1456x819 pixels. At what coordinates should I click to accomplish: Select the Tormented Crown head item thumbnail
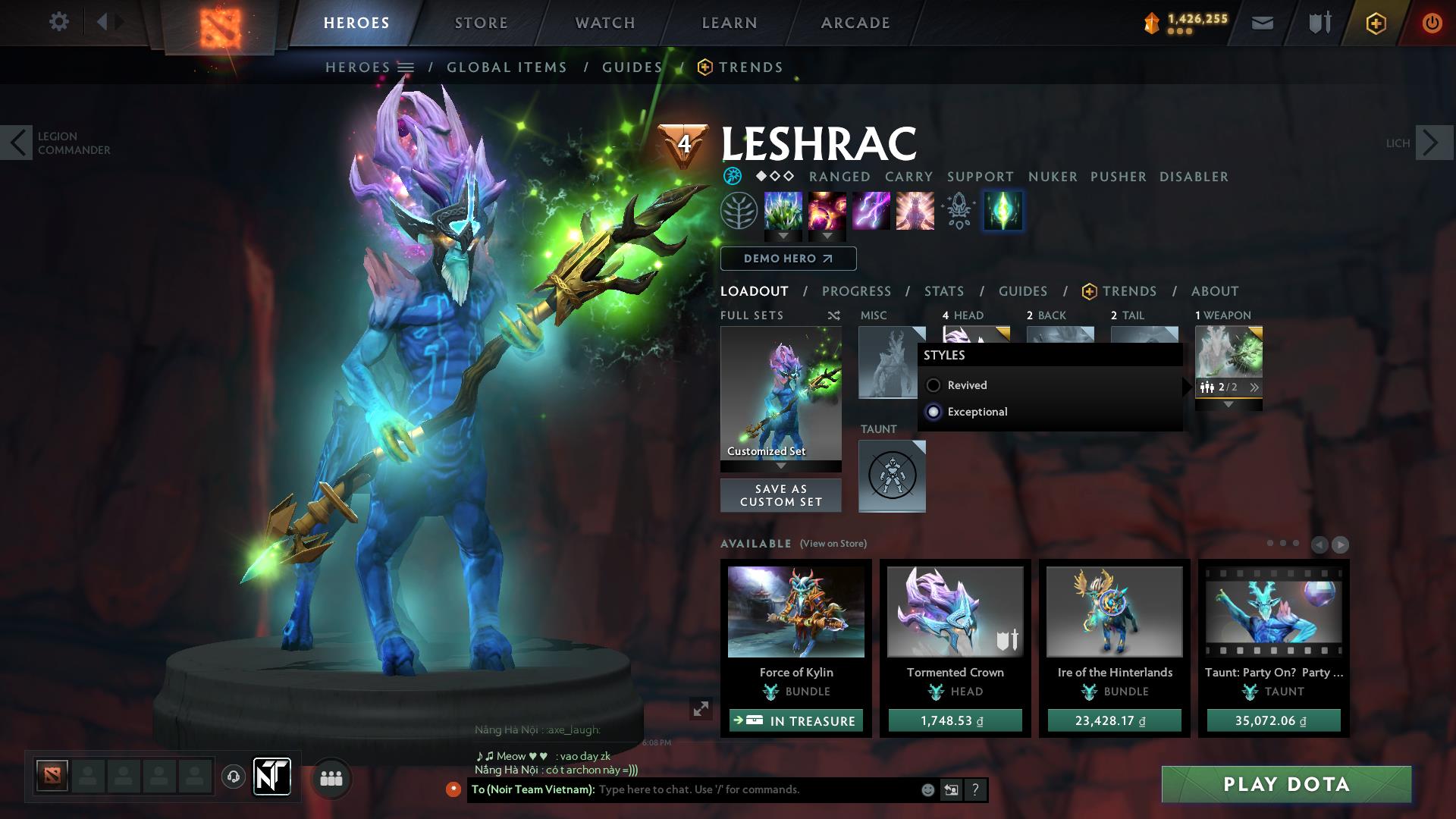[x=955, y=610]
